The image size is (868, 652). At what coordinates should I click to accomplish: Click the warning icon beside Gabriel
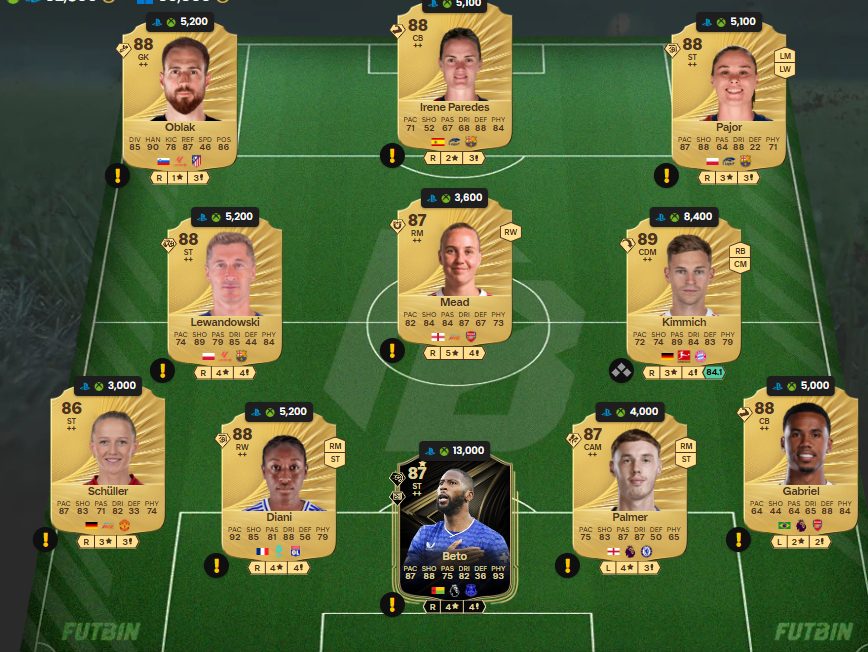pyautogui.click(x=738, y=540)
